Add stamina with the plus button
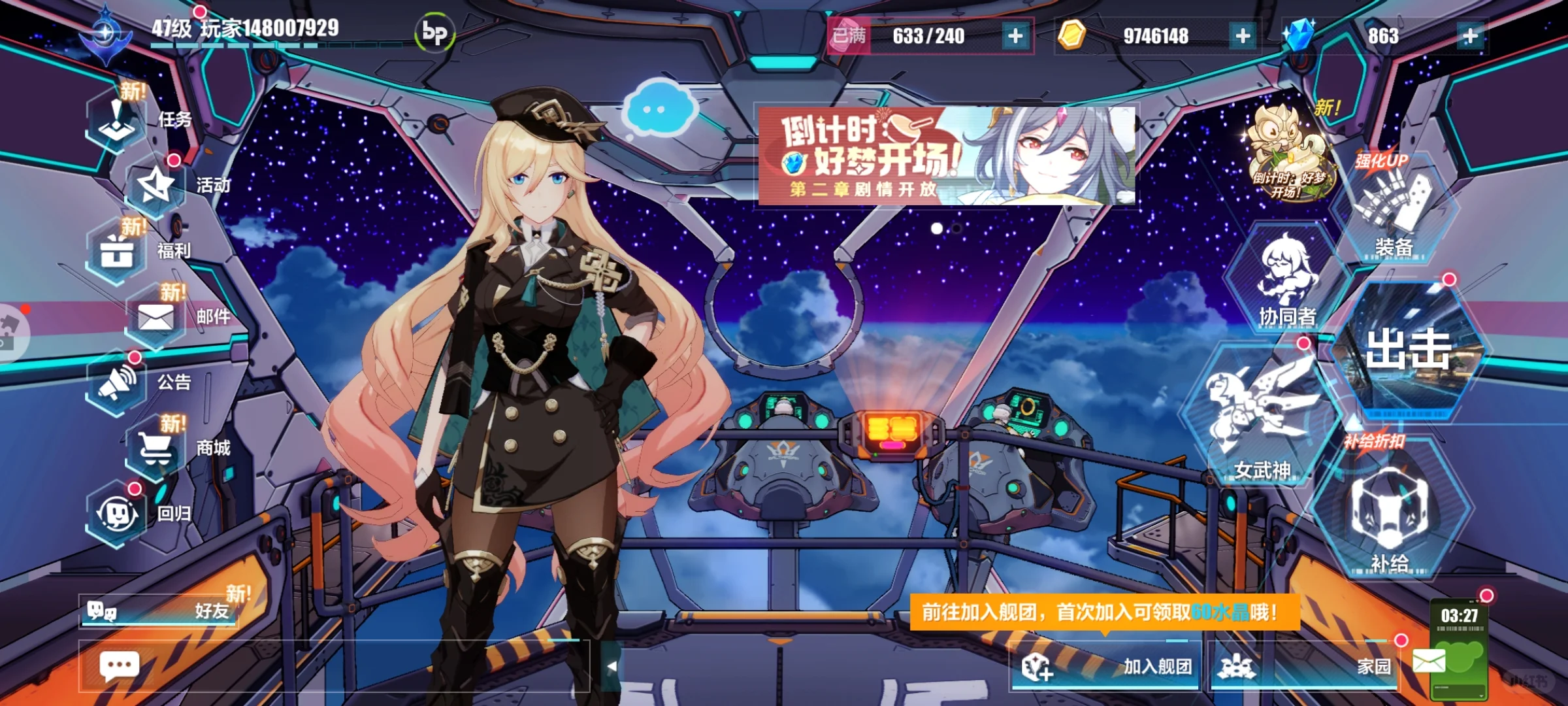Viewport: 1568px width, 706px height. tap(1015, 36)
